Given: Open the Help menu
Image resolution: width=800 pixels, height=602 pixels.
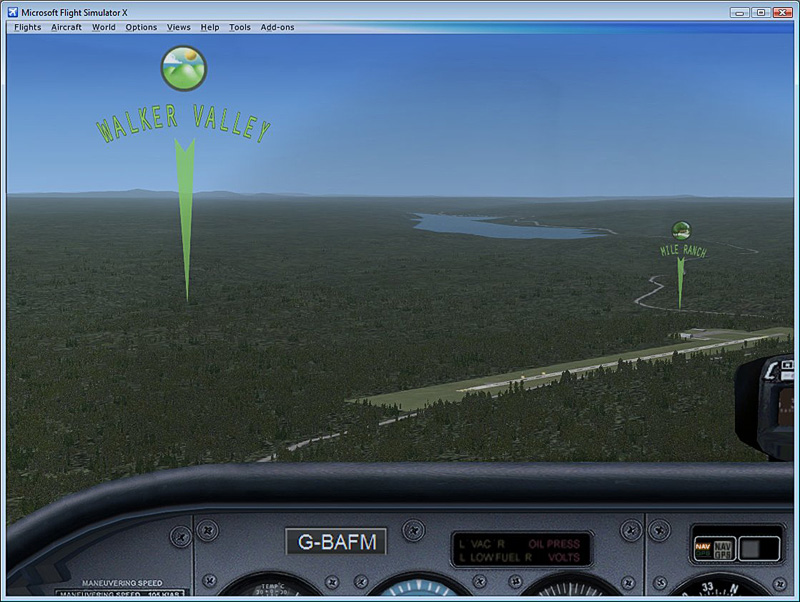Looking at the screenshot, I should [x=210, y=27].
